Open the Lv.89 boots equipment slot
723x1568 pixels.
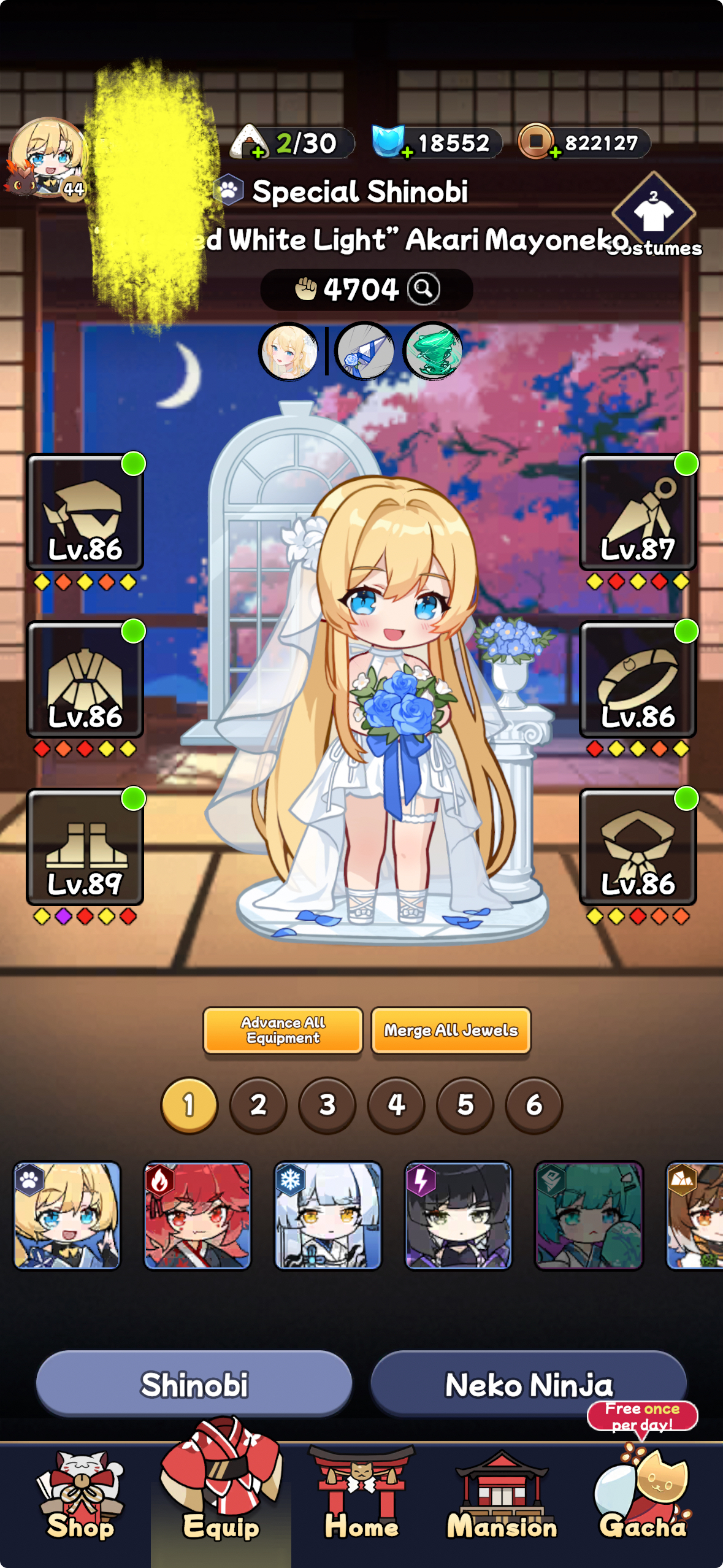point(85,847)
